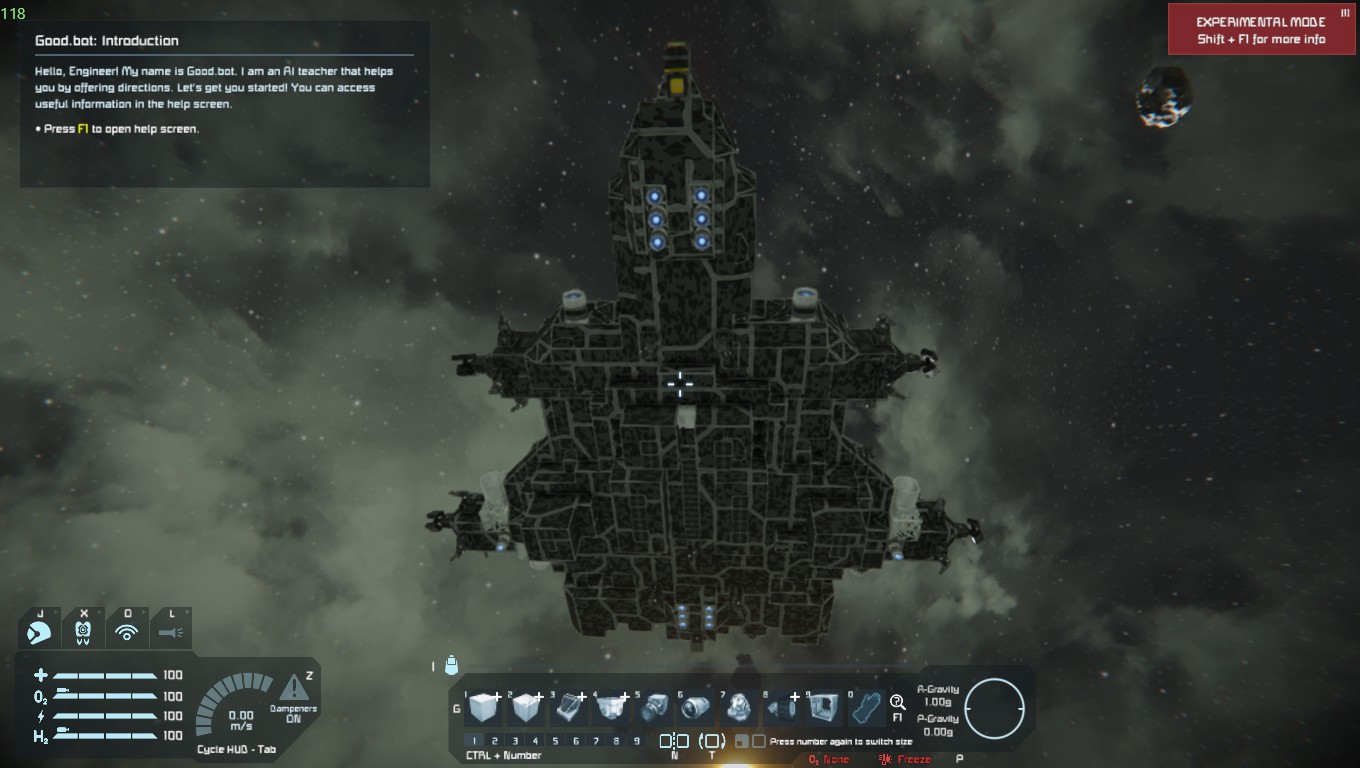Select the hollow frame block in slot 9

coord(825,708)
